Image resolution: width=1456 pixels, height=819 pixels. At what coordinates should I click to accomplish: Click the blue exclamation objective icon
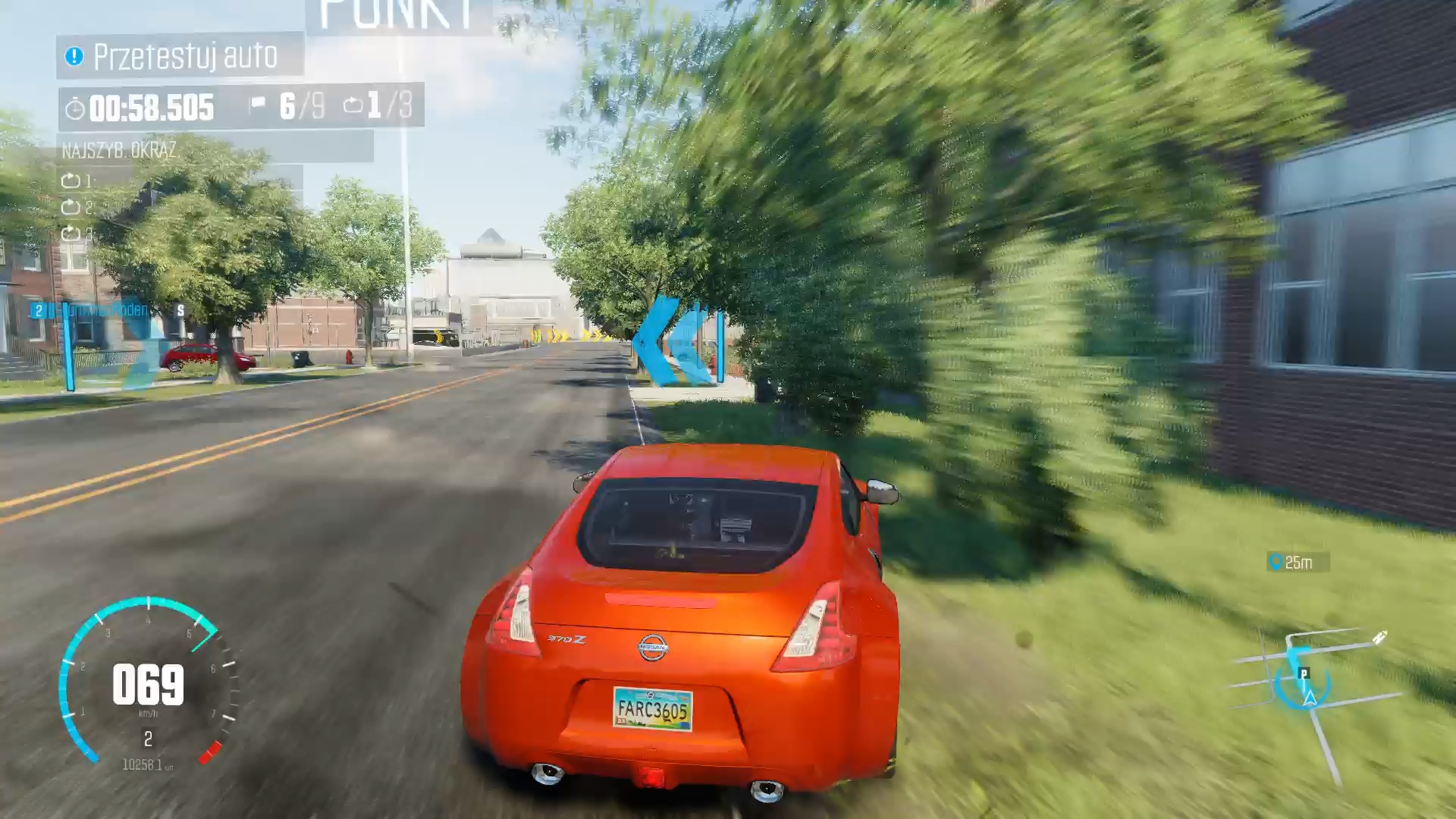74,56
